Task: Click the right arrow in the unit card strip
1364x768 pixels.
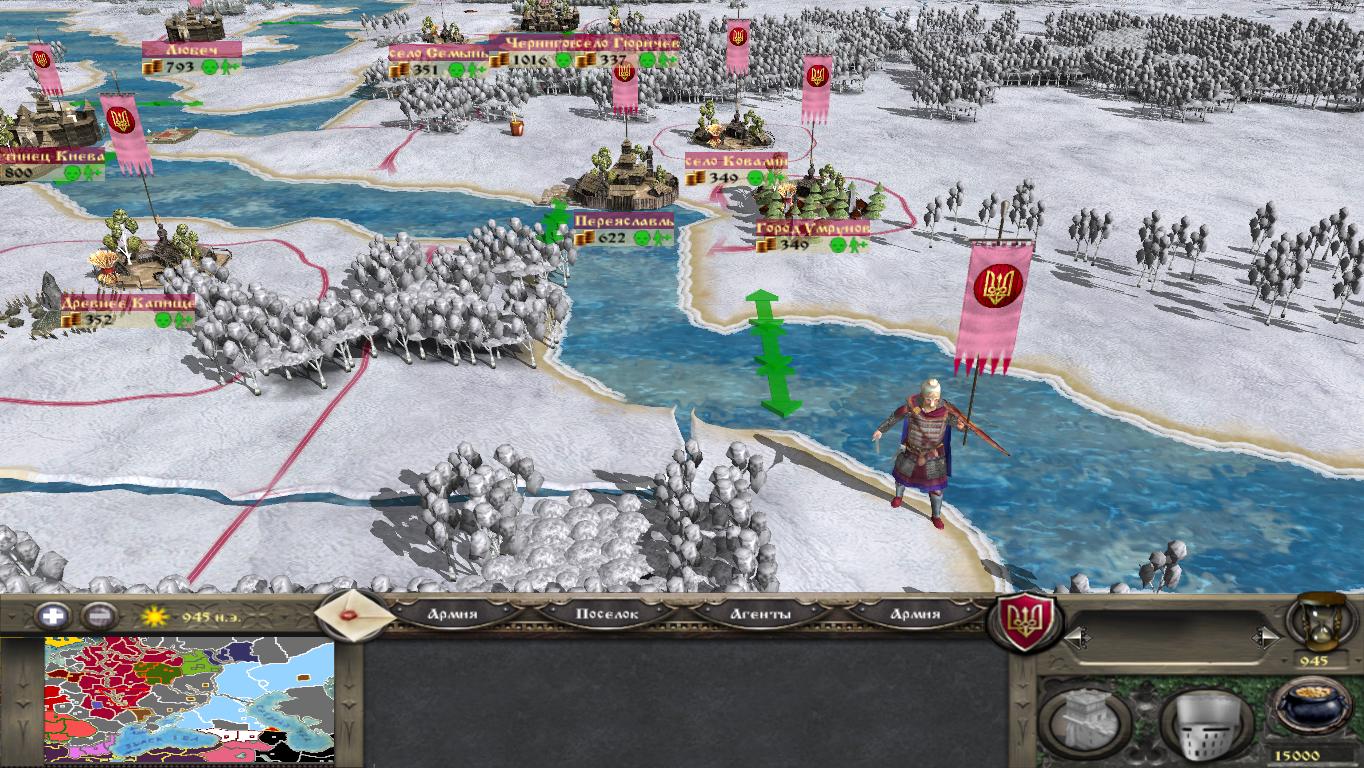Action: (x=1268, y=636)
